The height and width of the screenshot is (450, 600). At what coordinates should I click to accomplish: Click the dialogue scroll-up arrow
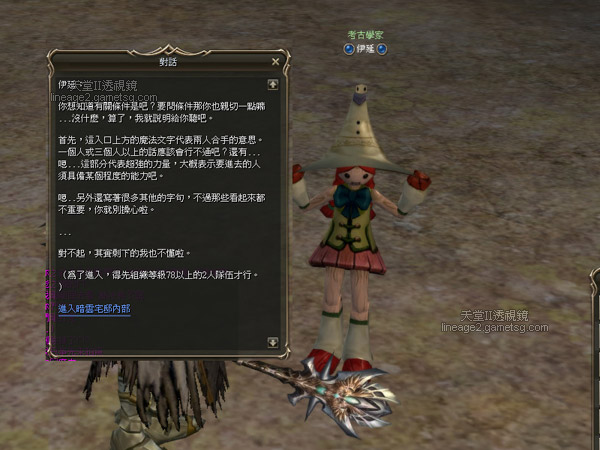(273, 85)
